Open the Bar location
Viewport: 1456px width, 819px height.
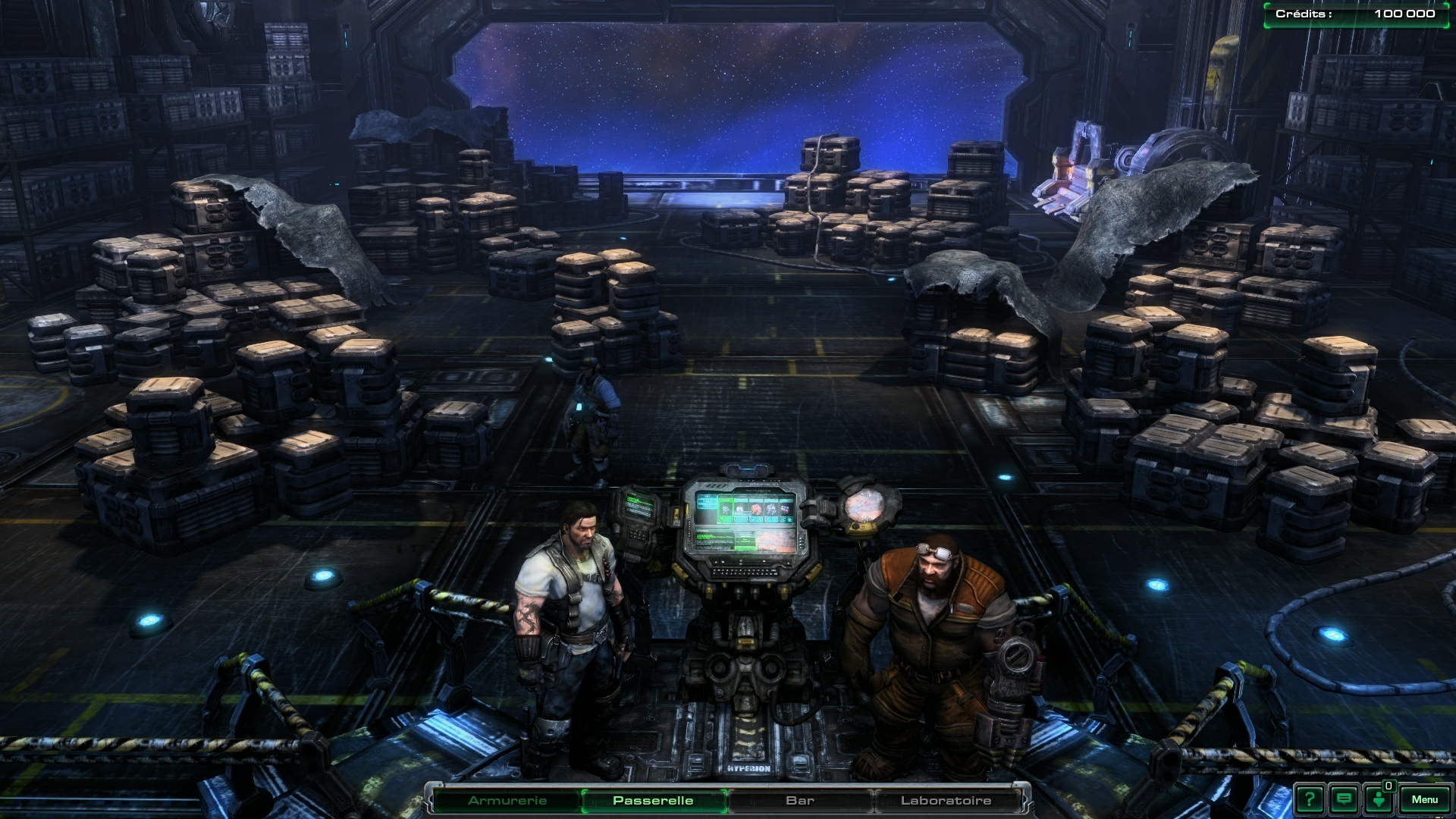click(800, 801)
